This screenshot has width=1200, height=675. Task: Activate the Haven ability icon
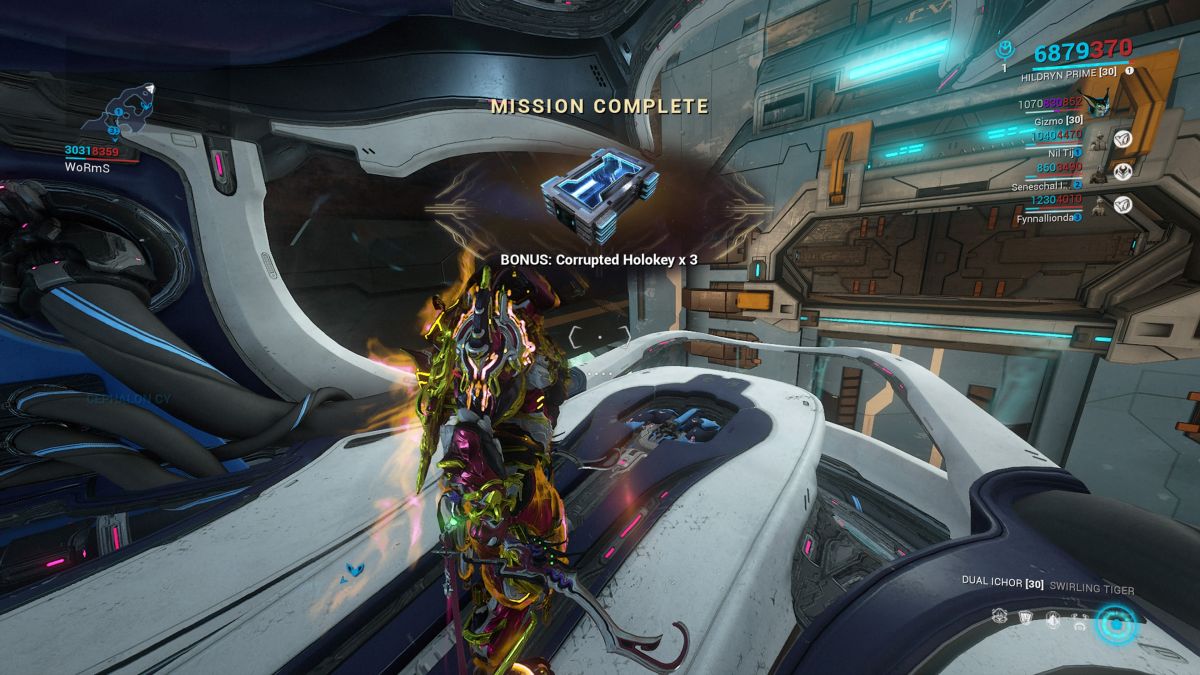(x=1051, y=617)
